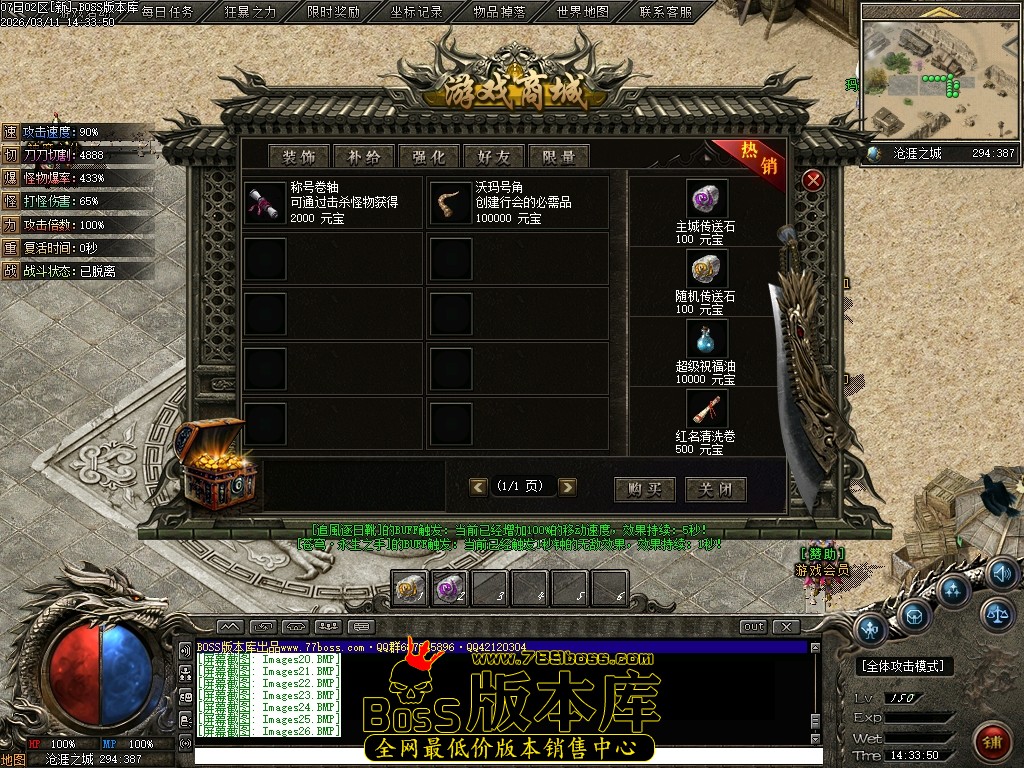Click the 关闭 close button
This screenshot has height=768, width=1024.
(x=716, y=489)
